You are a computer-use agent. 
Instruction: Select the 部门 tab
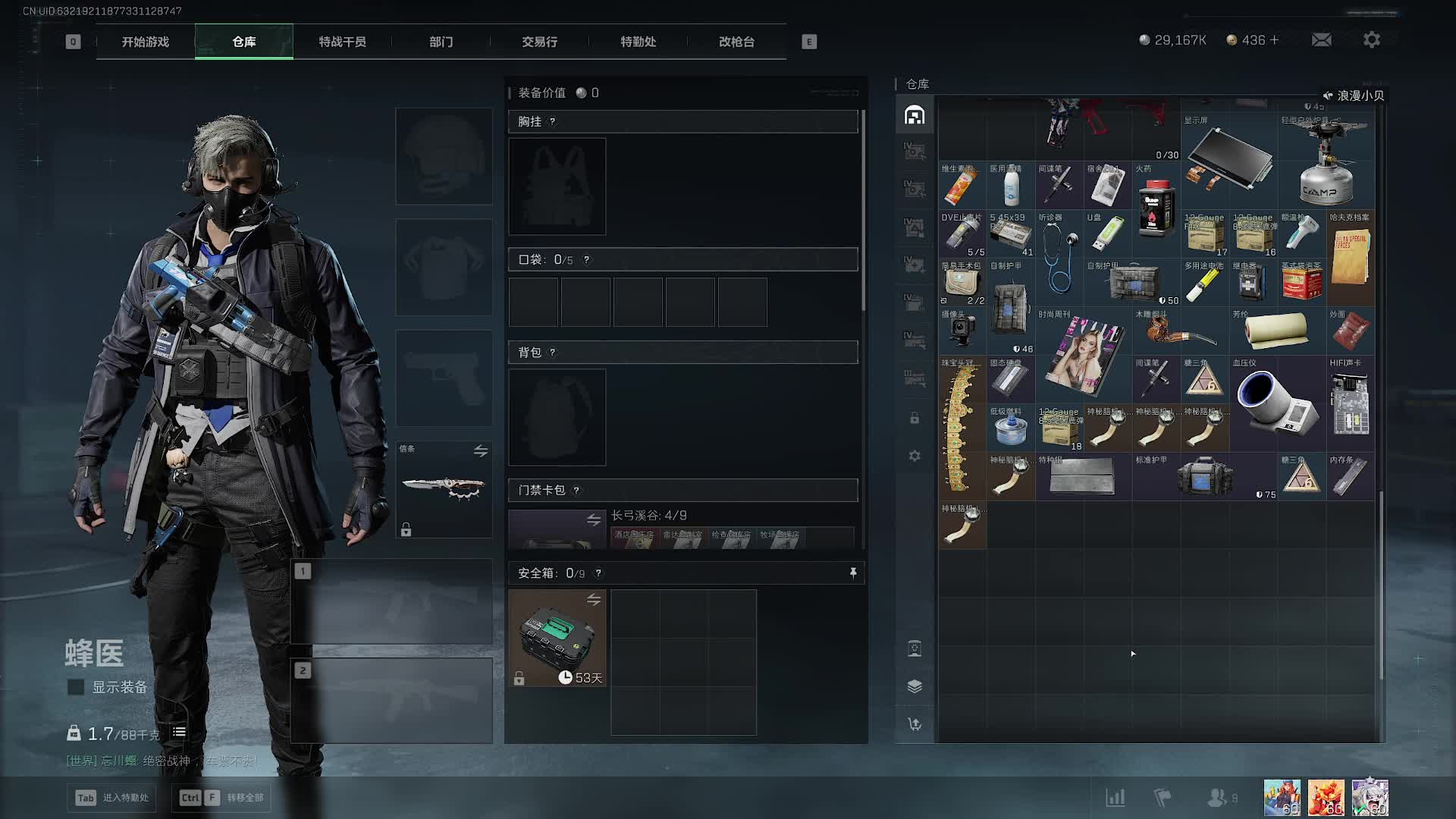(441, 42)
